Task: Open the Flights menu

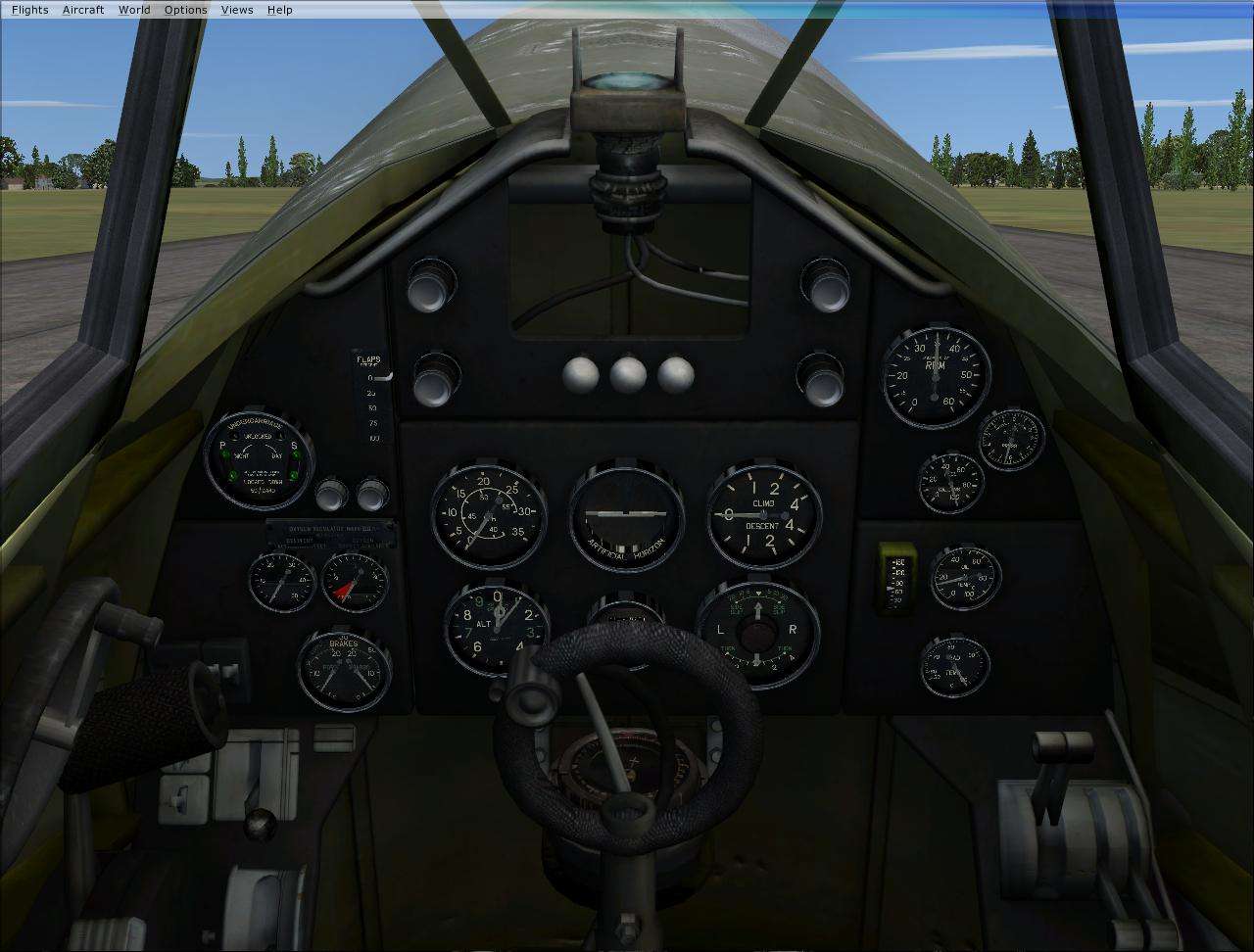Action: pyautogui.click(x=29, y=9)
